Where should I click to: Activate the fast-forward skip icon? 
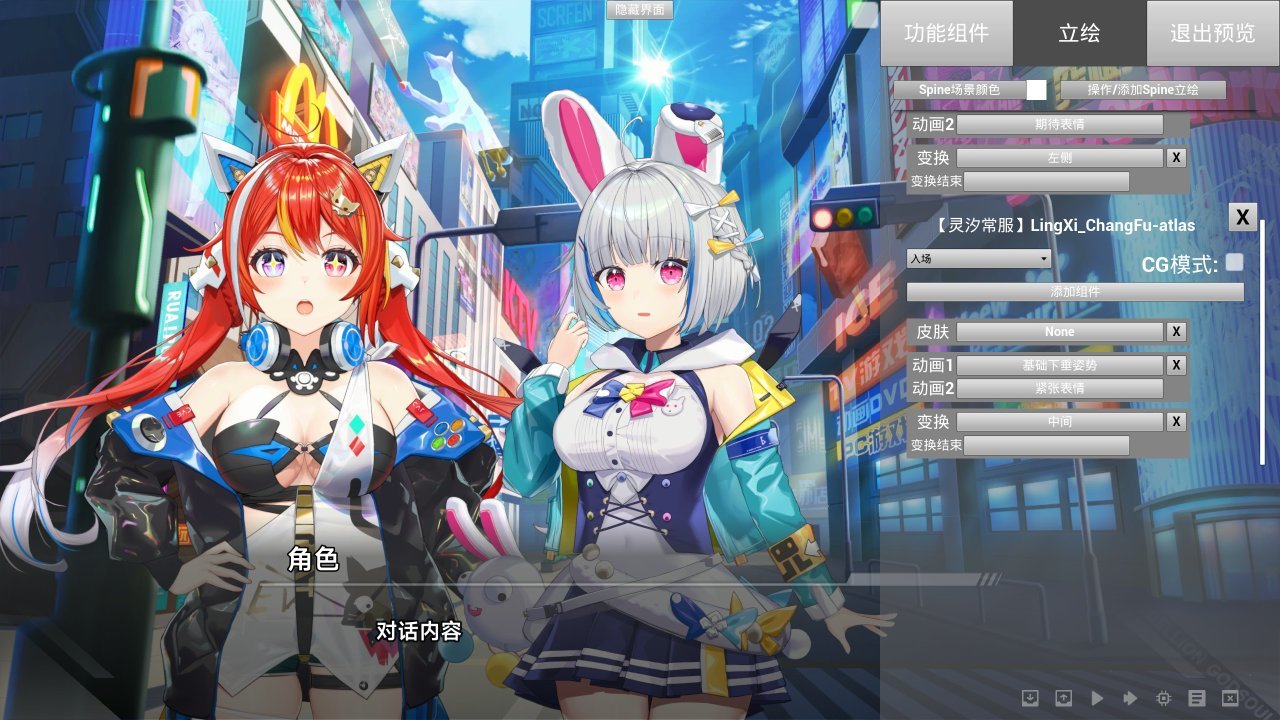1131,698
